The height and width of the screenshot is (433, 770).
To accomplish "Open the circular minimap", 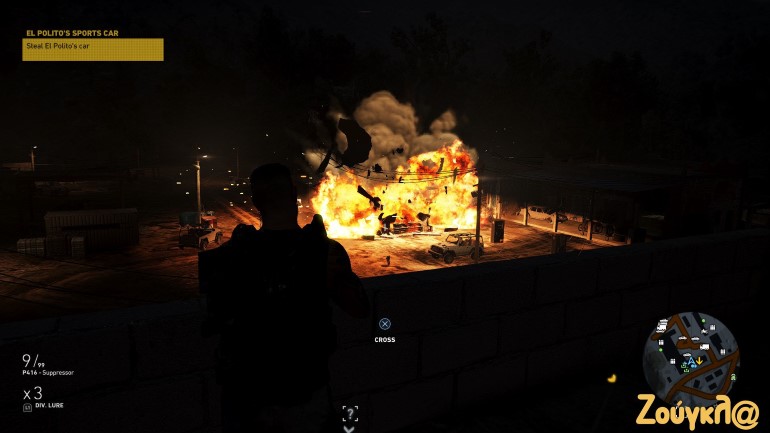I will (691, 357).
